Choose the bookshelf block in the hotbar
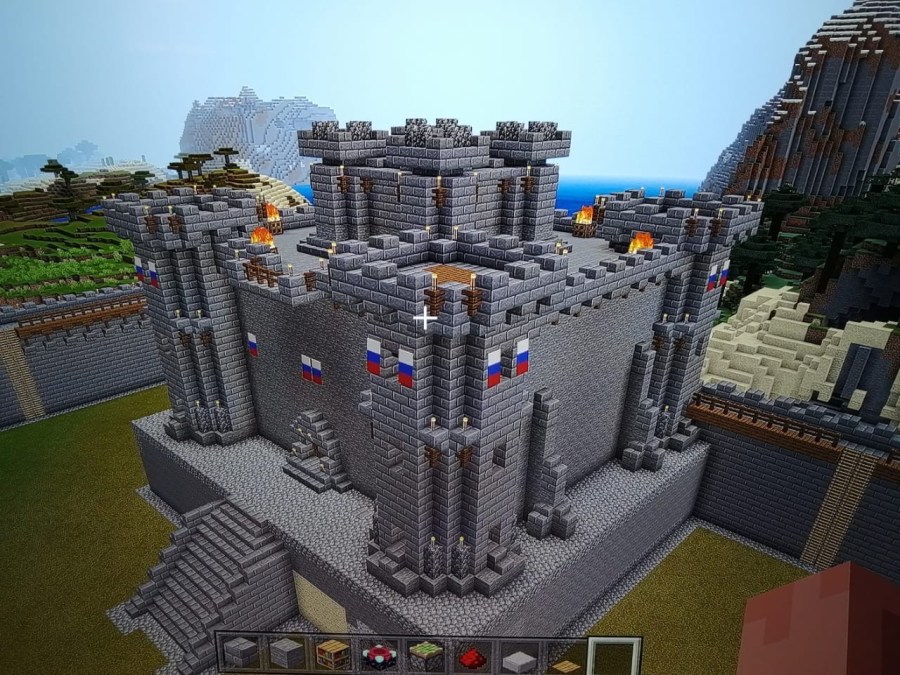Image resolution: width=900 pixels, height=675 pixels. (333, 655)
